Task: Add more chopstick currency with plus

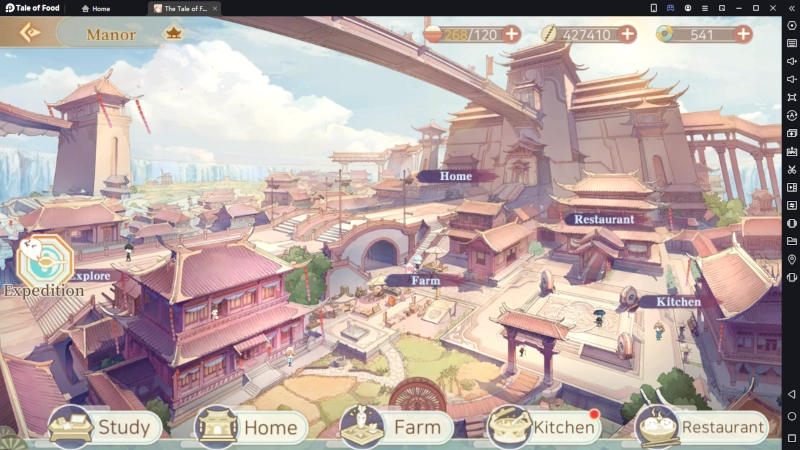Action: pos(627,34)
